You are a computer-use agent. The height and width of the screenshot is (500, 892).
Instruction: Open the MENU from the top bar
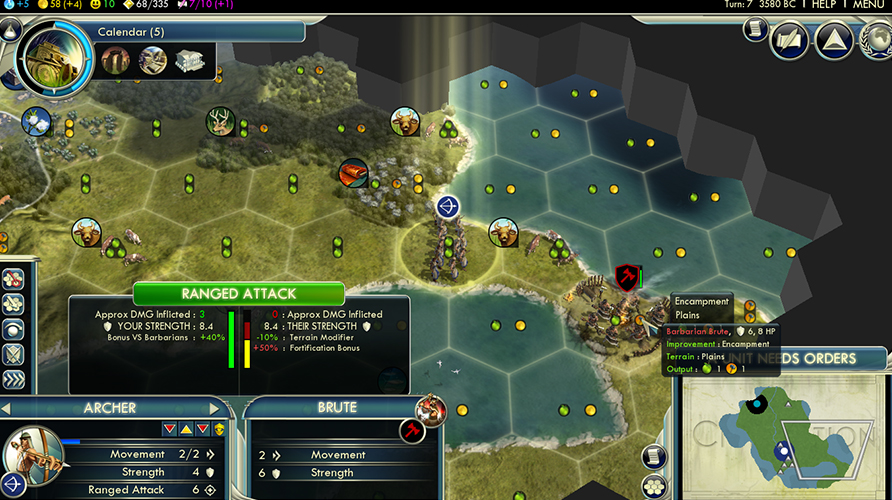pyautogui.click(x=868, y=5)
